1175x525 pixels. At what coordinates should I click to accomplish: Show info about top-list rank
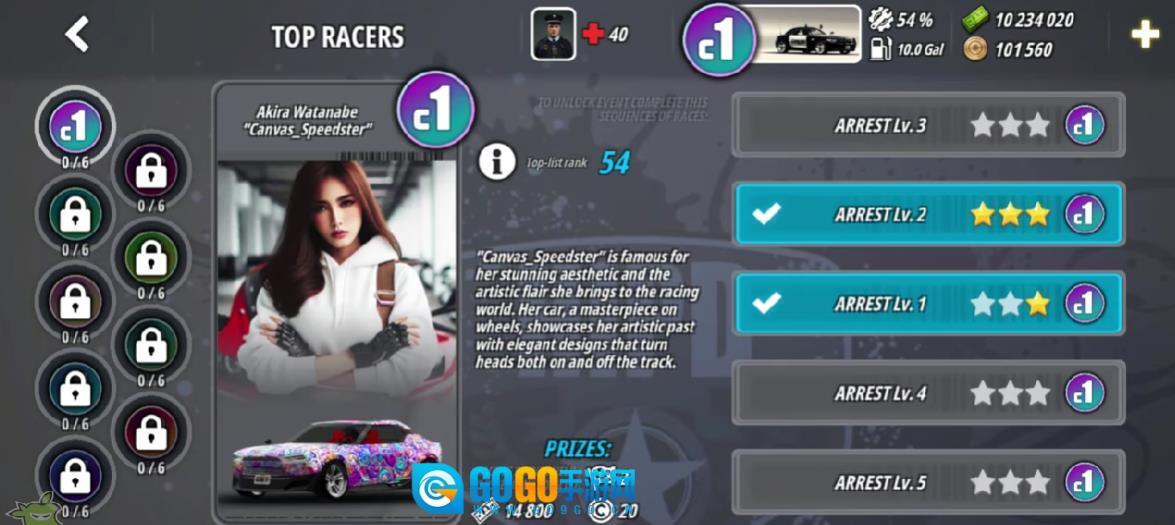[x=497, y=161]
